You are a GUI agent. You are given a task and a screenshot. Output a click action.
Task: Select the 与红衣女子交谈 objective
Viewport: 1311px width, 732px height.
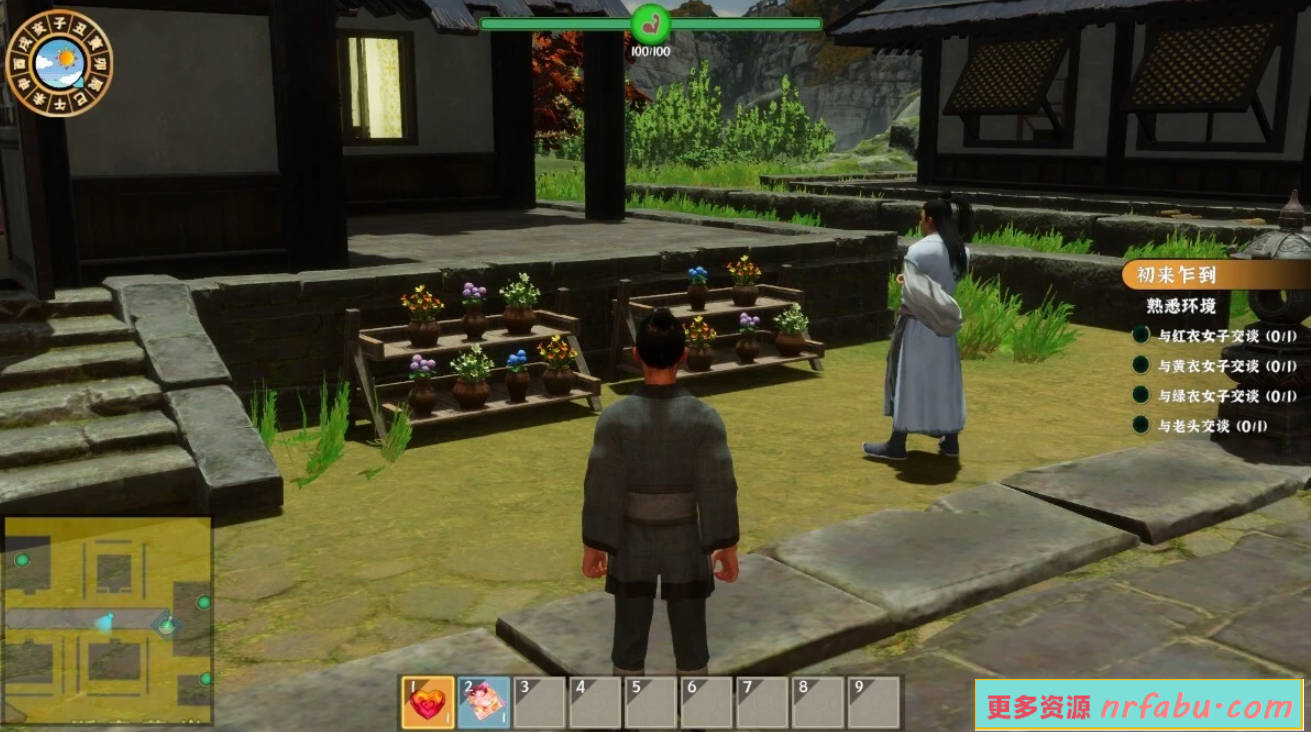[x=1212, y=337]
